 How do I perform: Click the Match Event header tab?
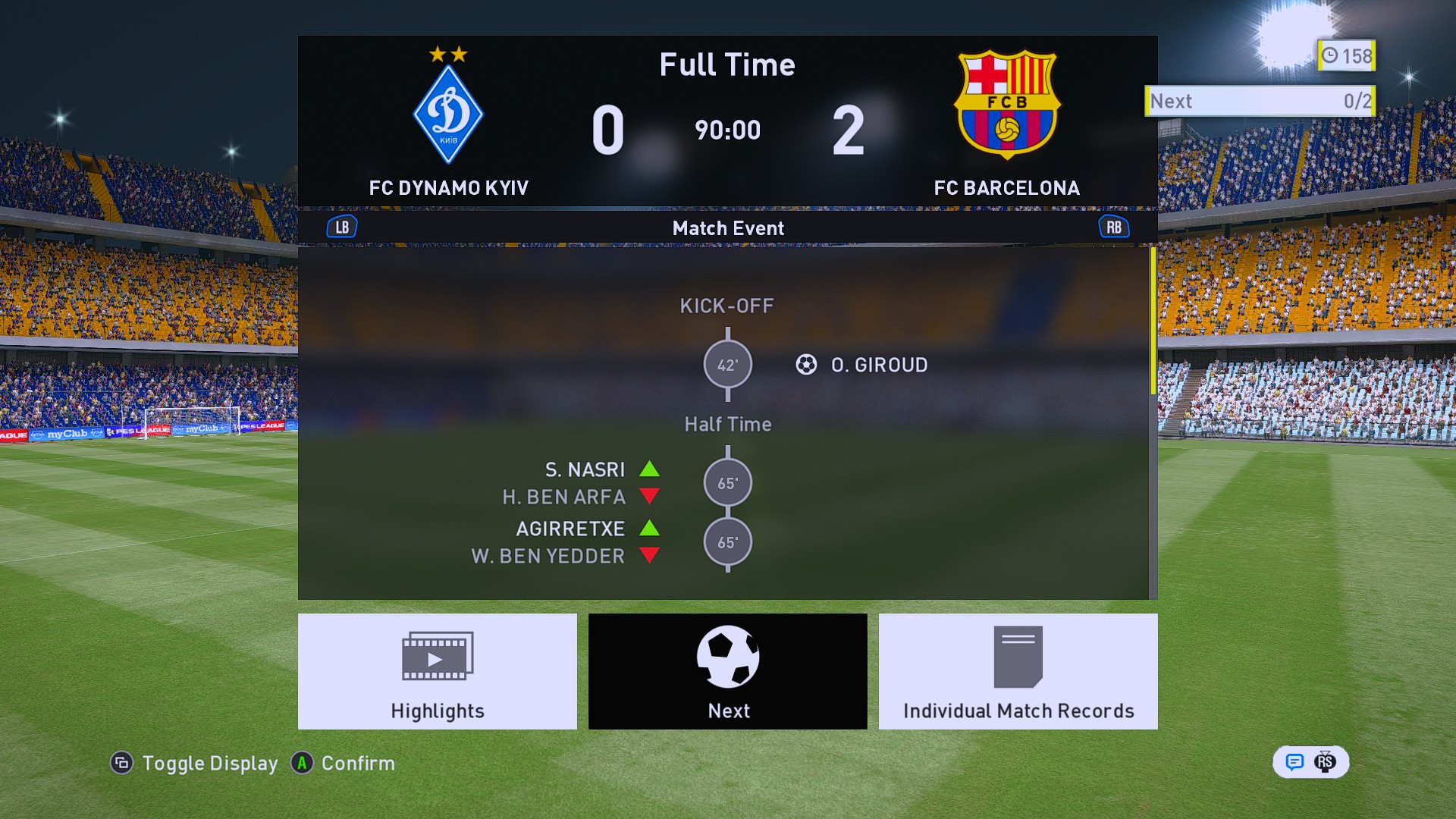727,228
